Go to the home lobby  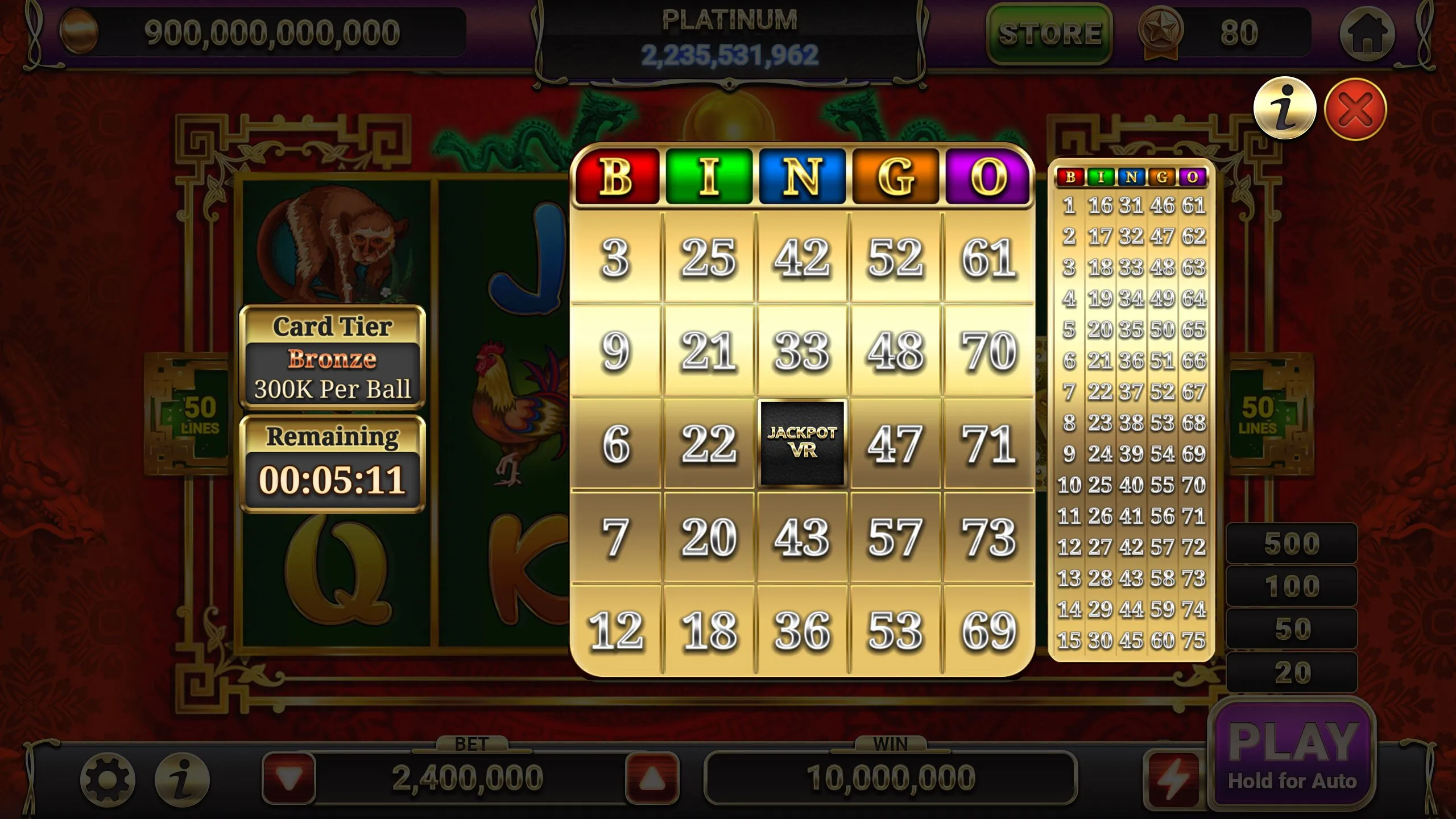click(x=1367, y=34)
